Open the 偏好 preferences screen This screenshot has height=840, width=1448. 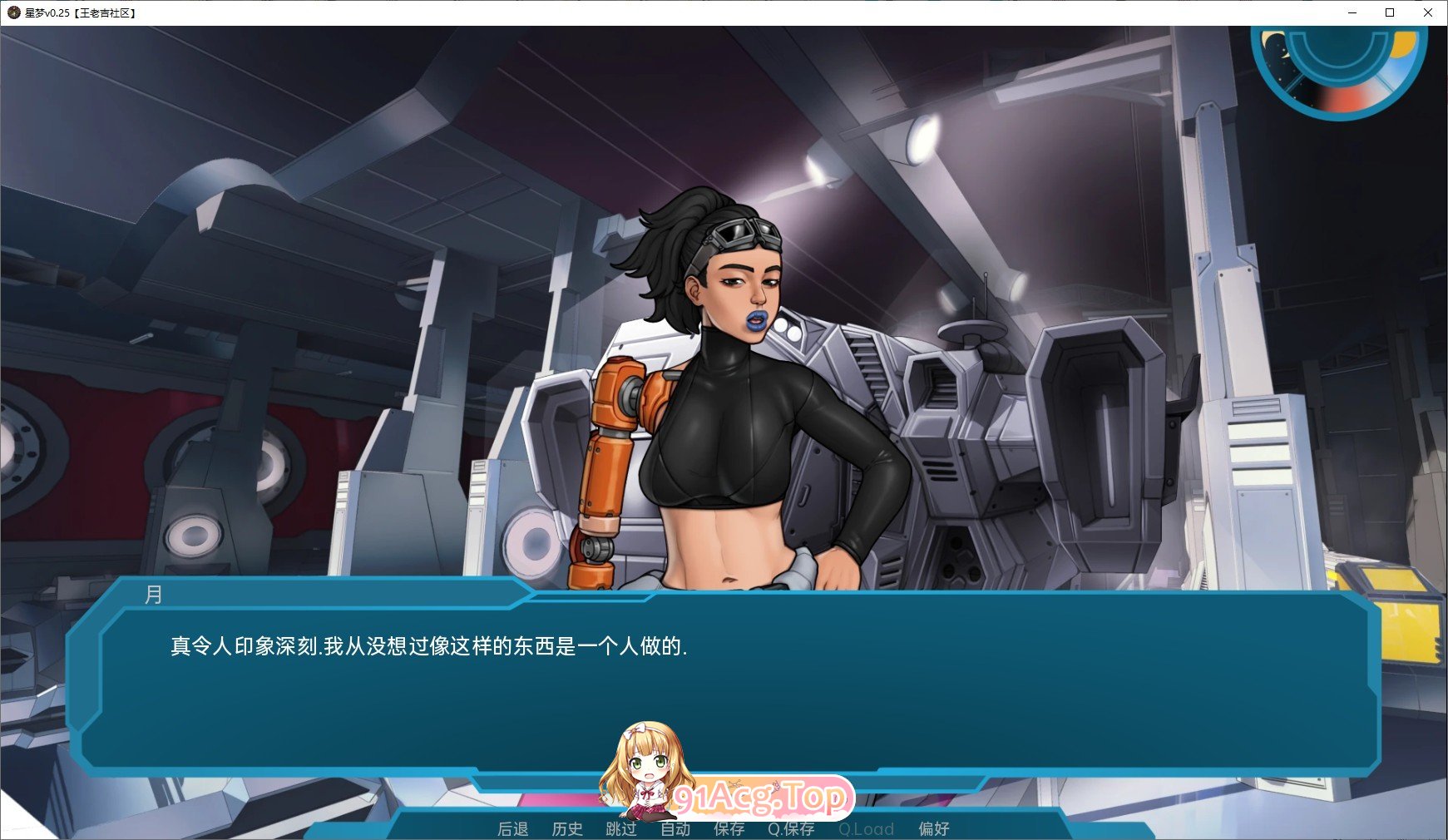point(935,828)
